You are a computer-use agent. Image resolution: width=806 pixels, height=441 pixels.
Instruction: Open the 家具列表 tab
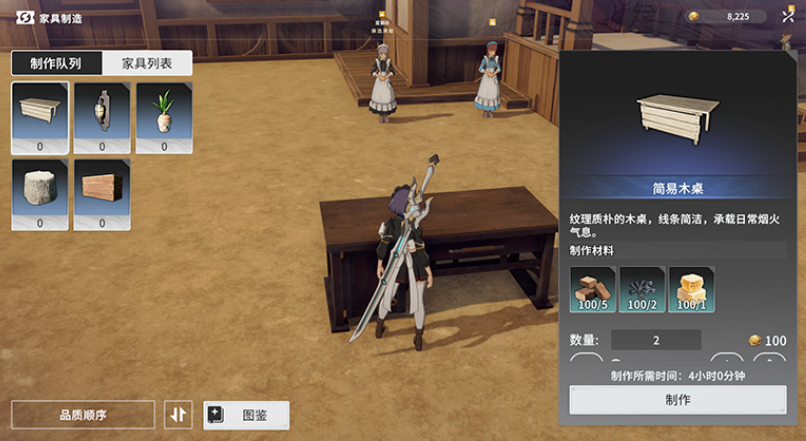pos(147,64)
